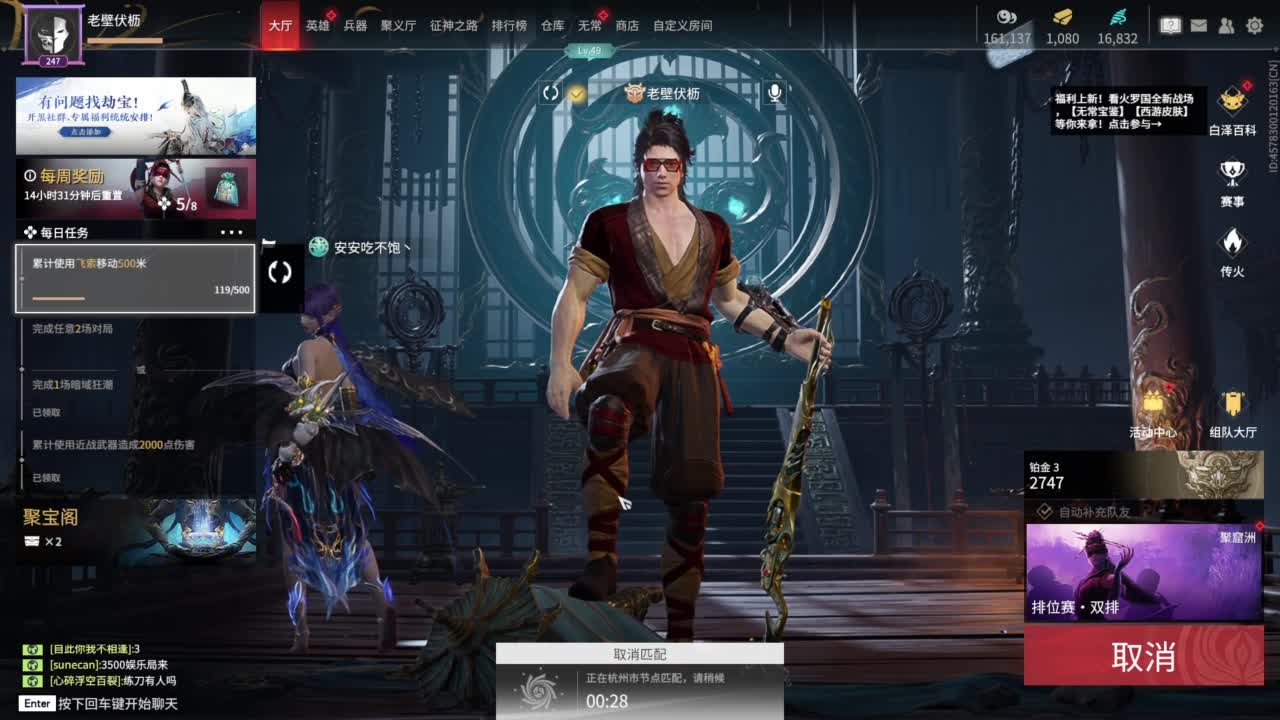Toggle the ready checkmark beside the player name
The width and height of the screenshot is (1280, 720).
tap(575, 92)
